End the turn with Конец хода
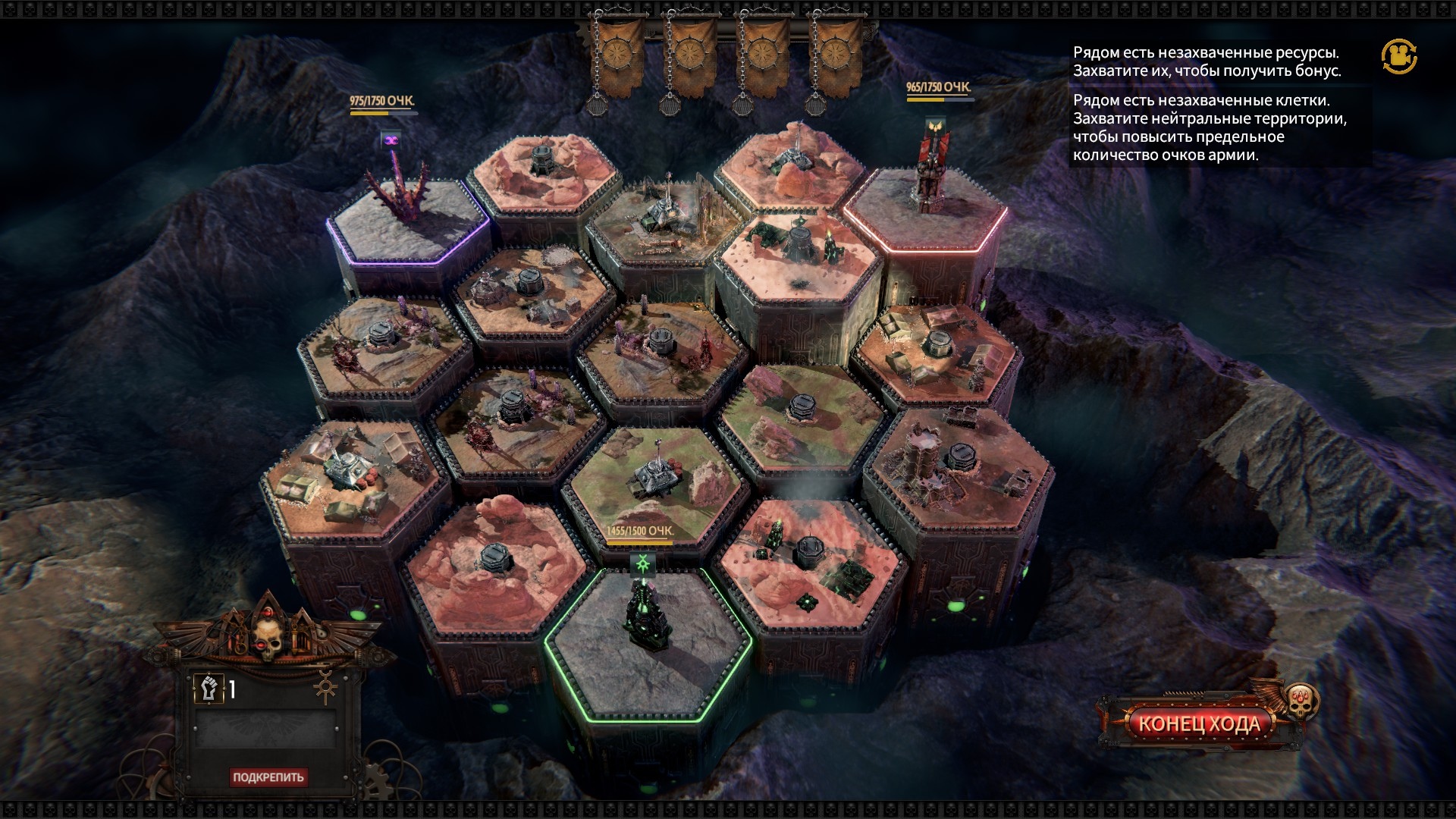 pyautogui.click(x=1199, y=723)
